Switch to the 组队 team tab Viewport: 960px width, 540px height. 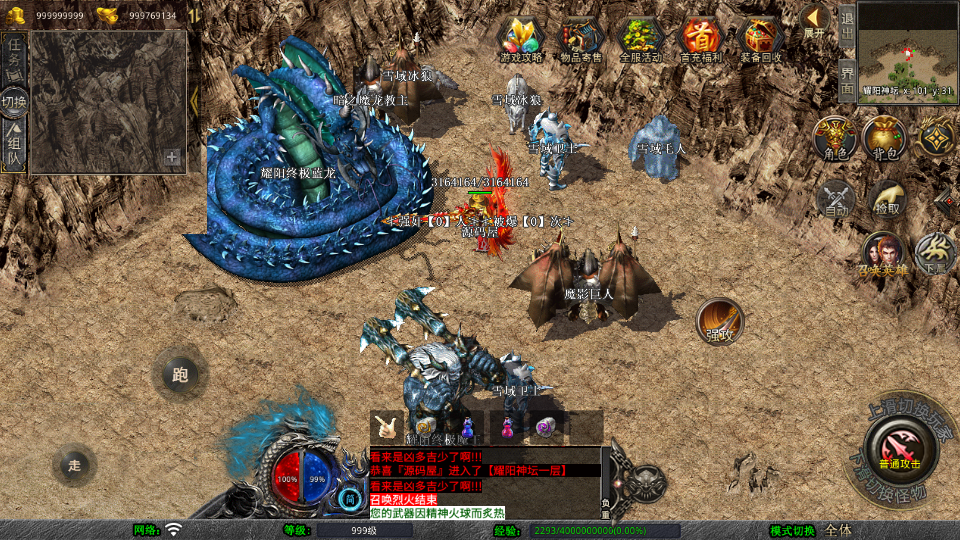click(x=14, y=147)
